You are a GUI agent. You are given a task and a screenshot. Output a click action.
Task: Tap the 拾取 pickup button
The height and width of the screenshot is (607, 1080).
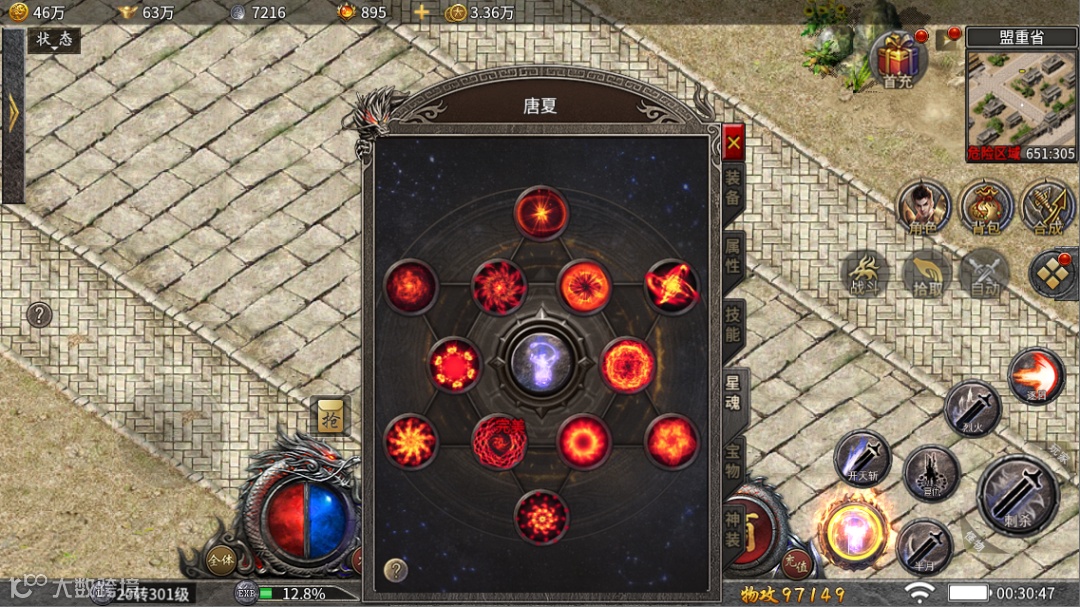coord(926,274)
